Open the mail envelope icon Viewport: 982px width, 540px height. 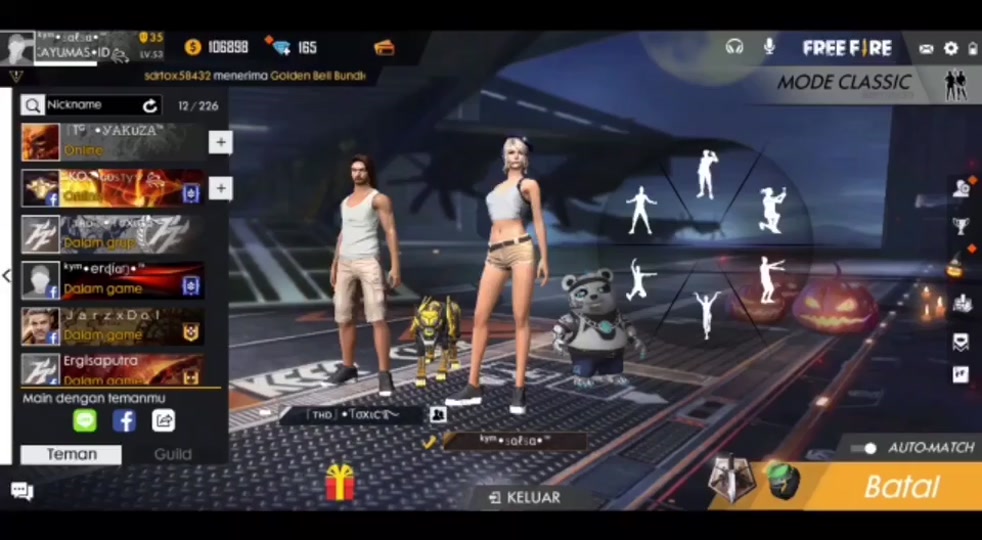pos(926,48)
